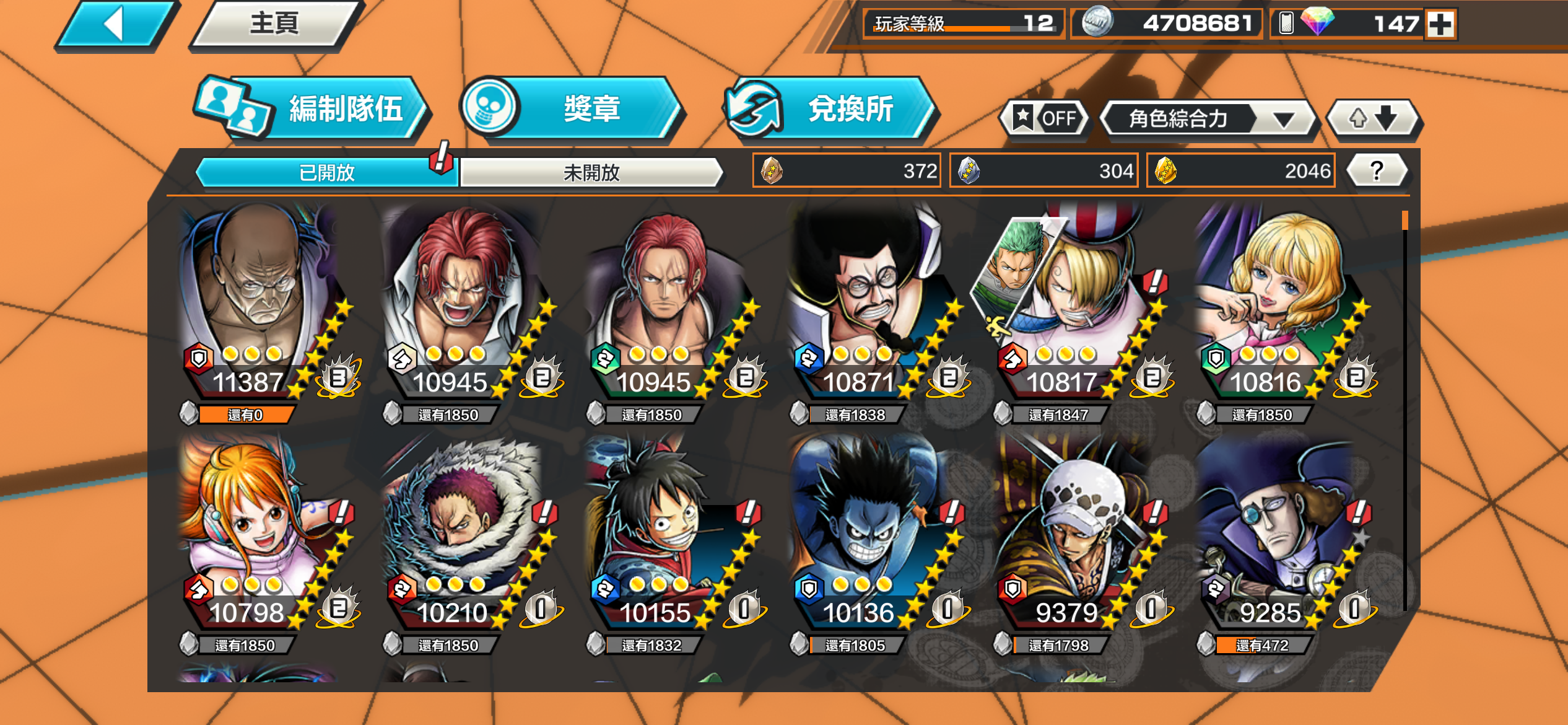This screenshot has height=725, width=1568.
Task: Open the 角色綜合力 sort dropdown
Action: click(1206, 118)
